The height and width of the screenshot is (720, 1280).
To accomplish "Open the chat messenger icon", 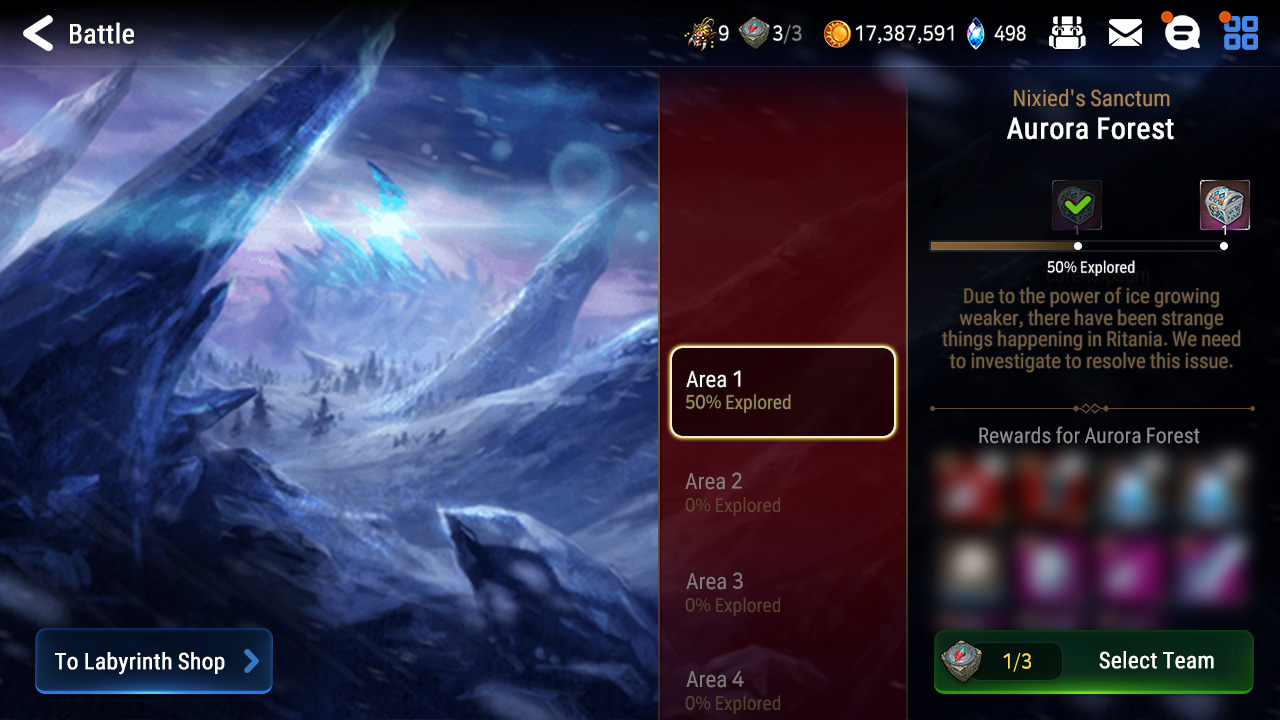I will click(x=1181, y=33).
